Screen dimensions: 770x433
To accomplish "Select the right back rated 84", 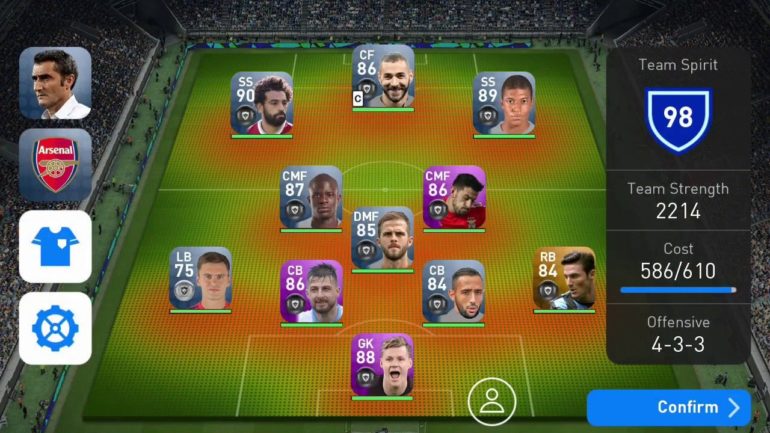I will (x=564, y=278).
